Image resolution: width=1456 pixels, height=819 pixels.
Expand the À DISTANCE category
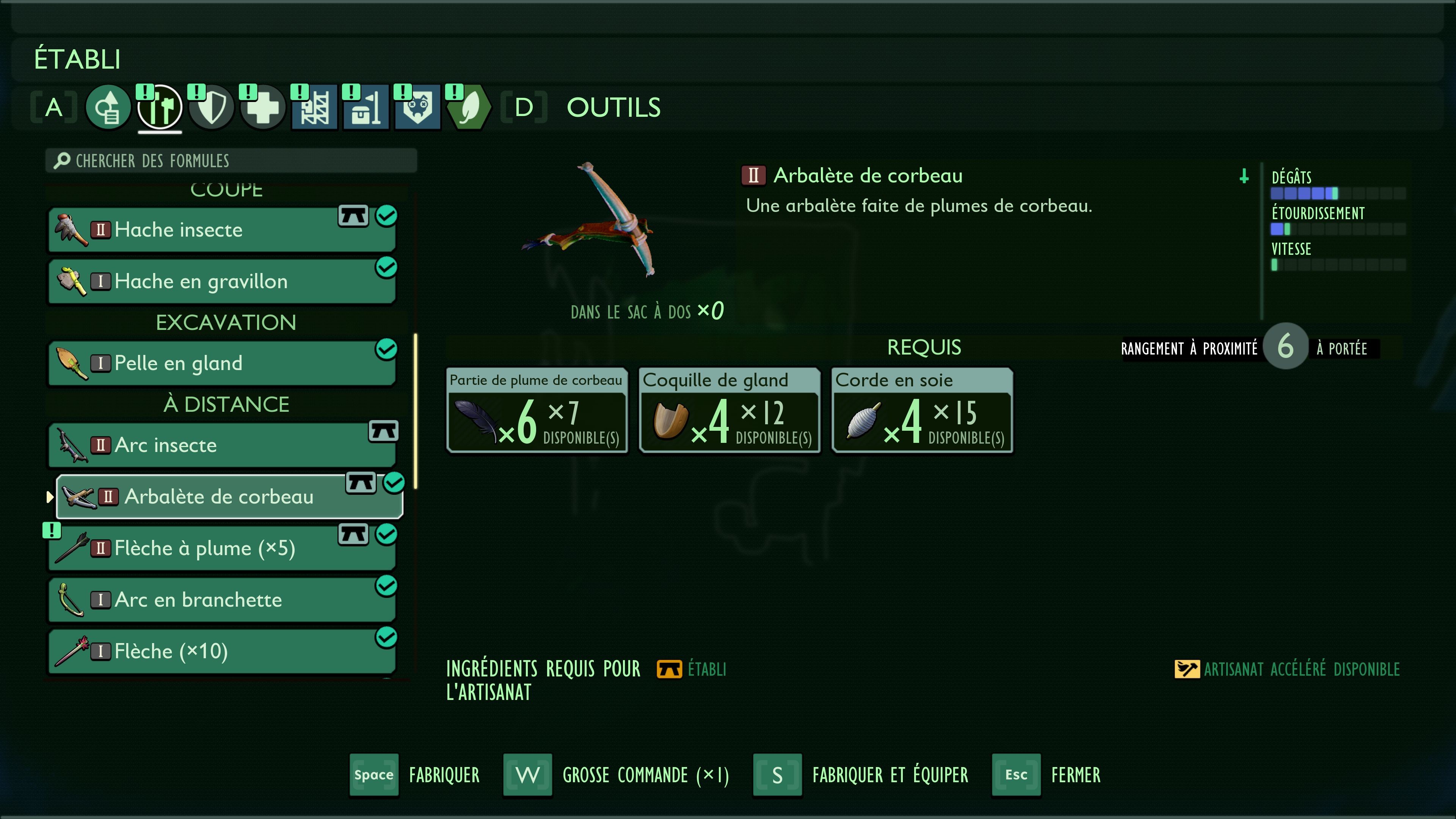tap(226, 403)
